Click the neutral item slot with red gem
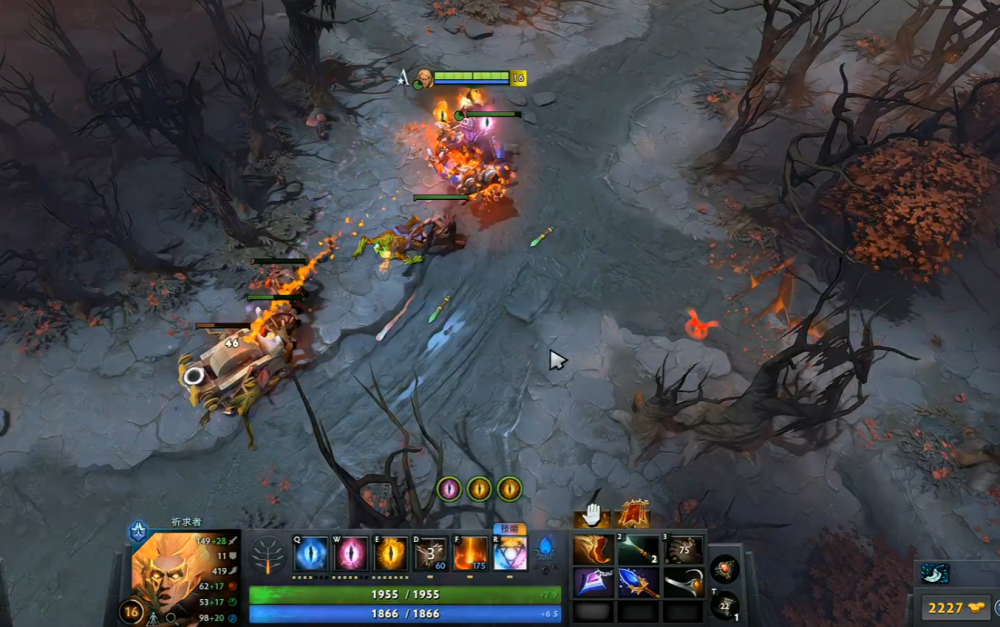This screenshot has width=1000, height=627. [x=725, y=570]
